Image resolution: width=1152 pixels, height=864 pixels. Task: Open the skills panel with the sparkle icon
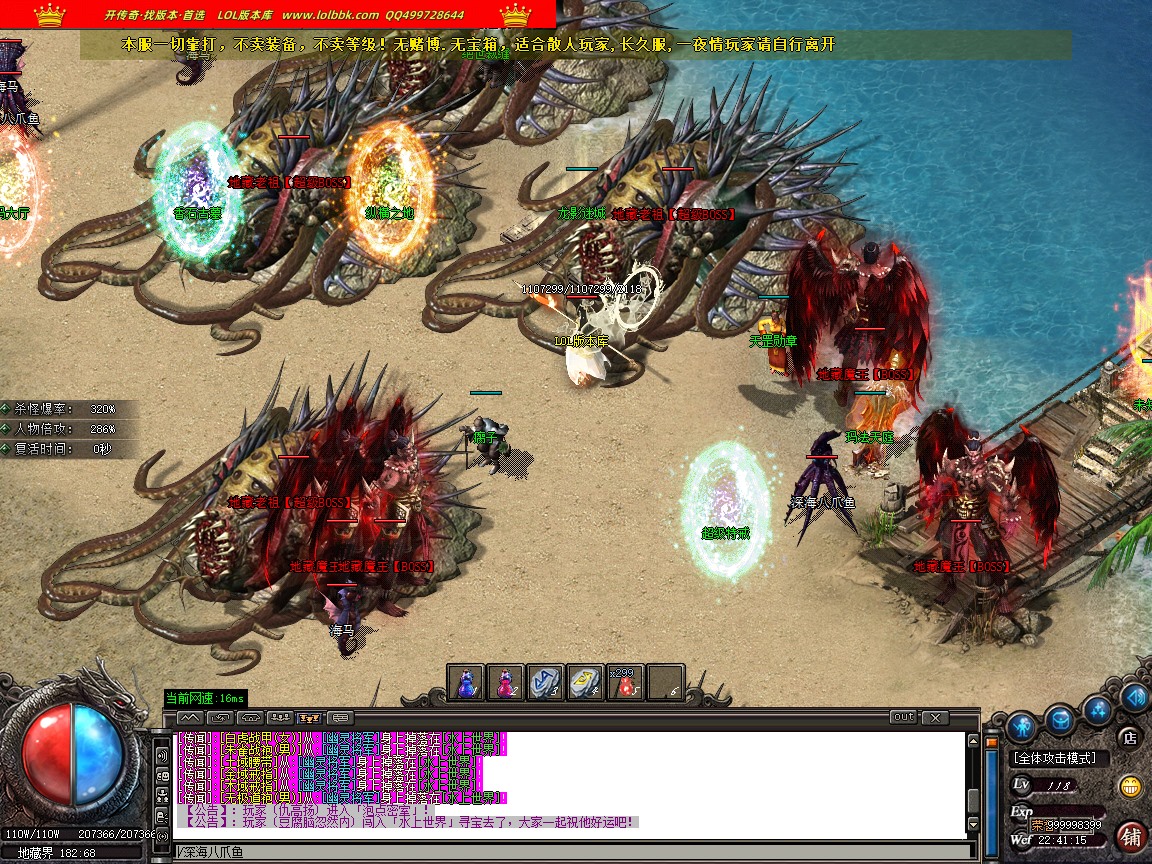1099,711
